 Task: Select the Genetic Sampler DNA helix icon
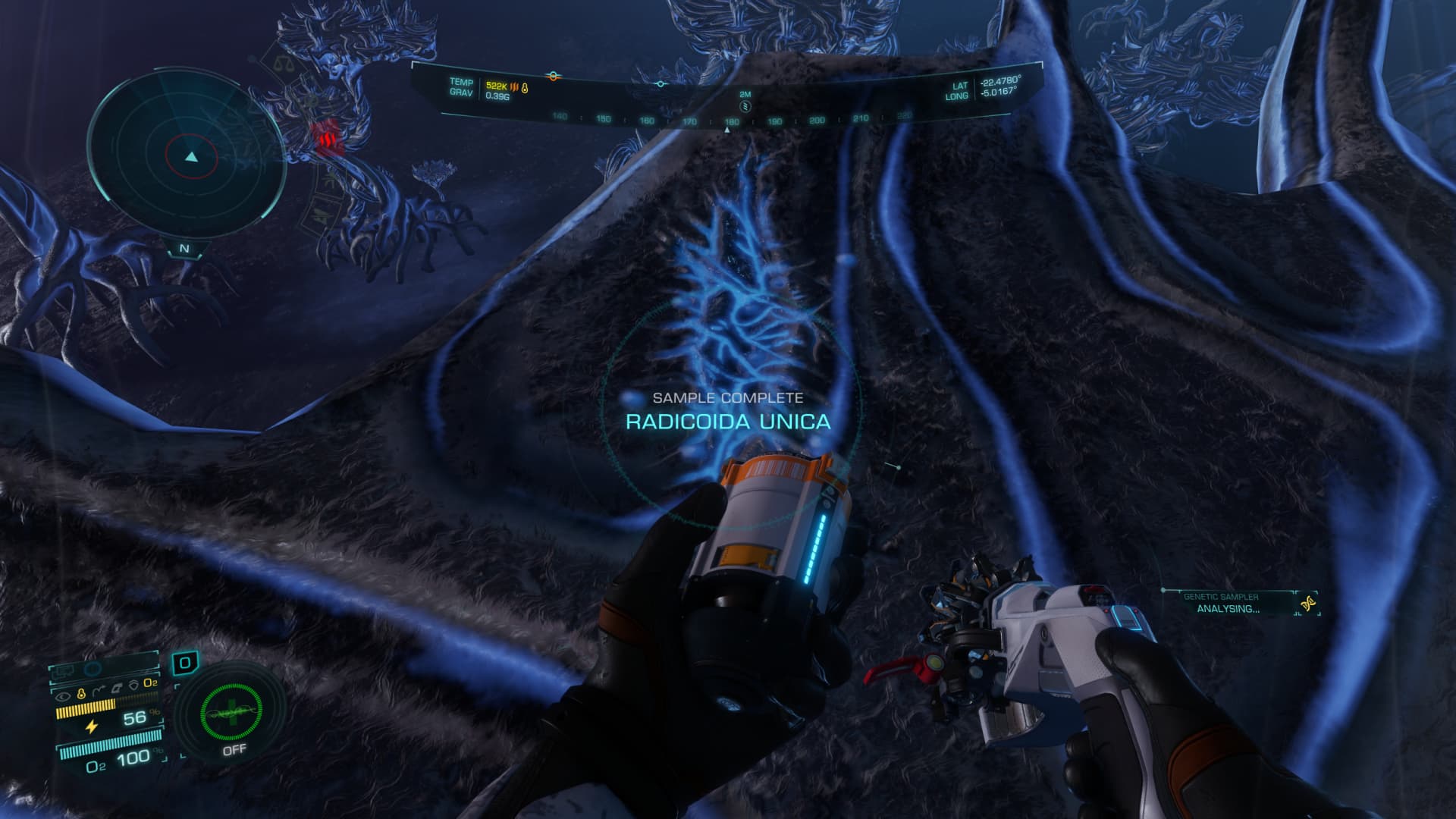coord(1307,604)
